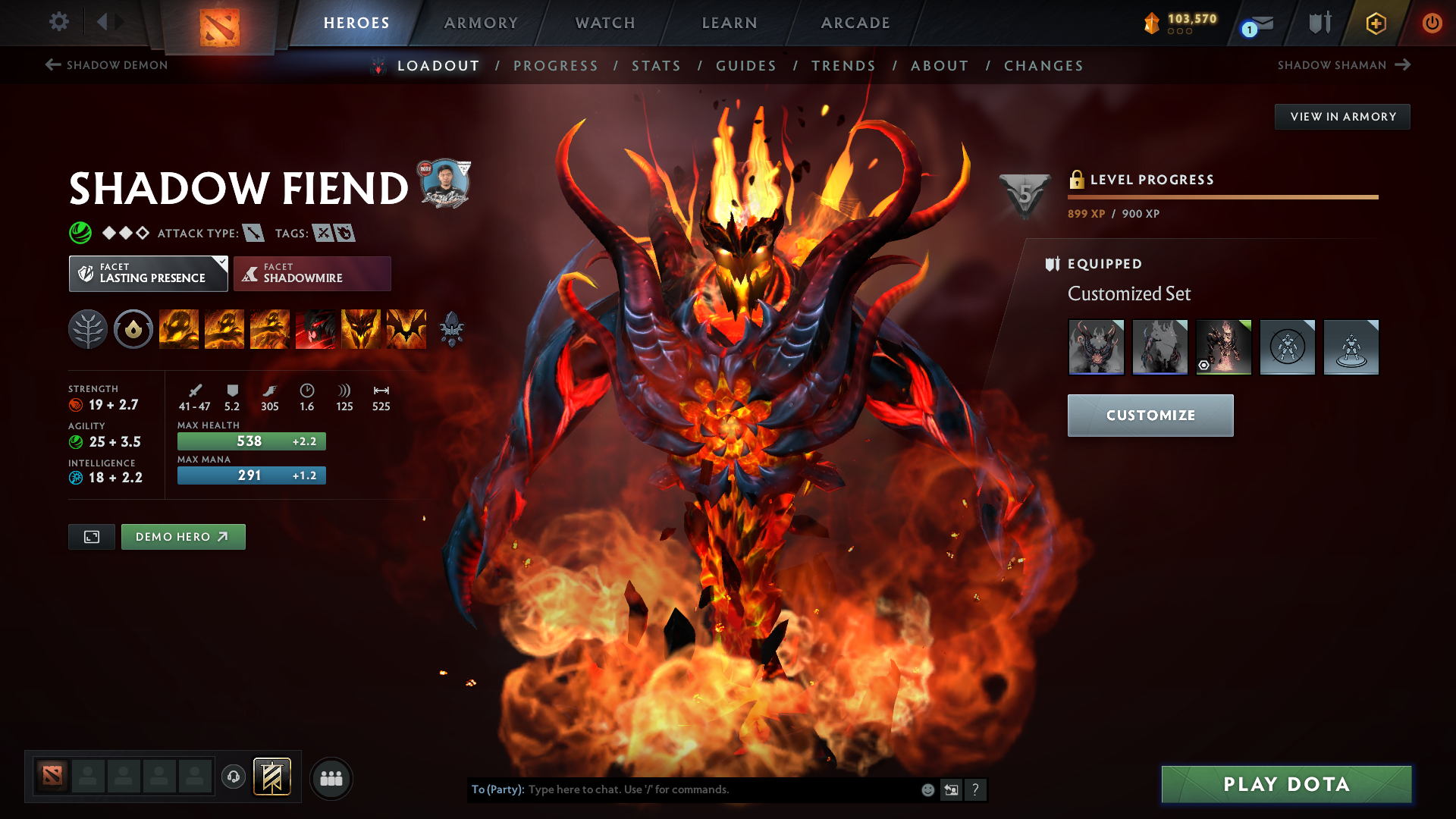Click the innate ability droplet icon
This screenshot has width=1456, height=819.
pyautogui.click(x=133, y=329)
